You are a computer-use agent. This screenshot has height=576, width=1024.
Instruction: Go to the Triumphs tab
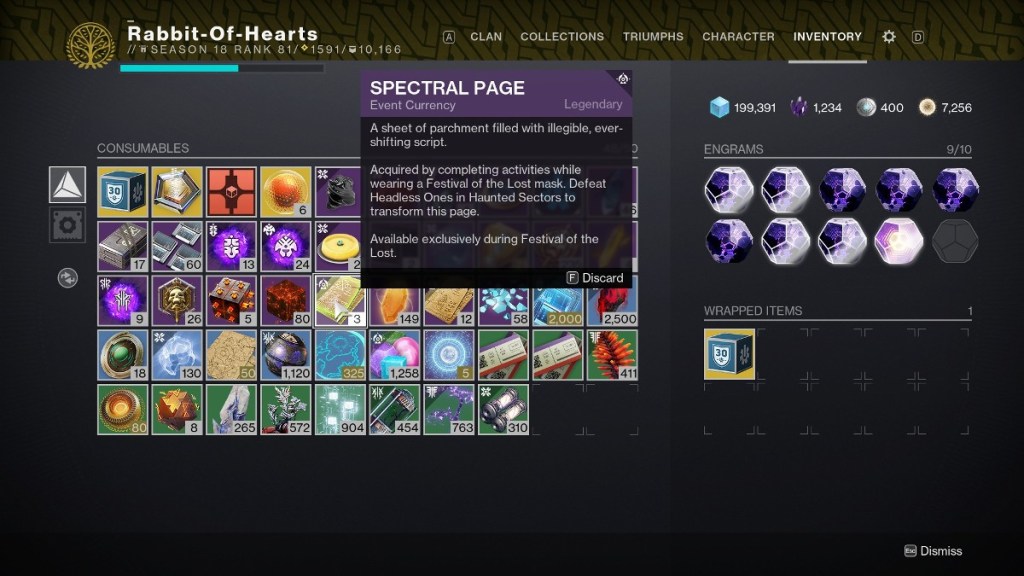pyautogui.click(x=653, y=37)
